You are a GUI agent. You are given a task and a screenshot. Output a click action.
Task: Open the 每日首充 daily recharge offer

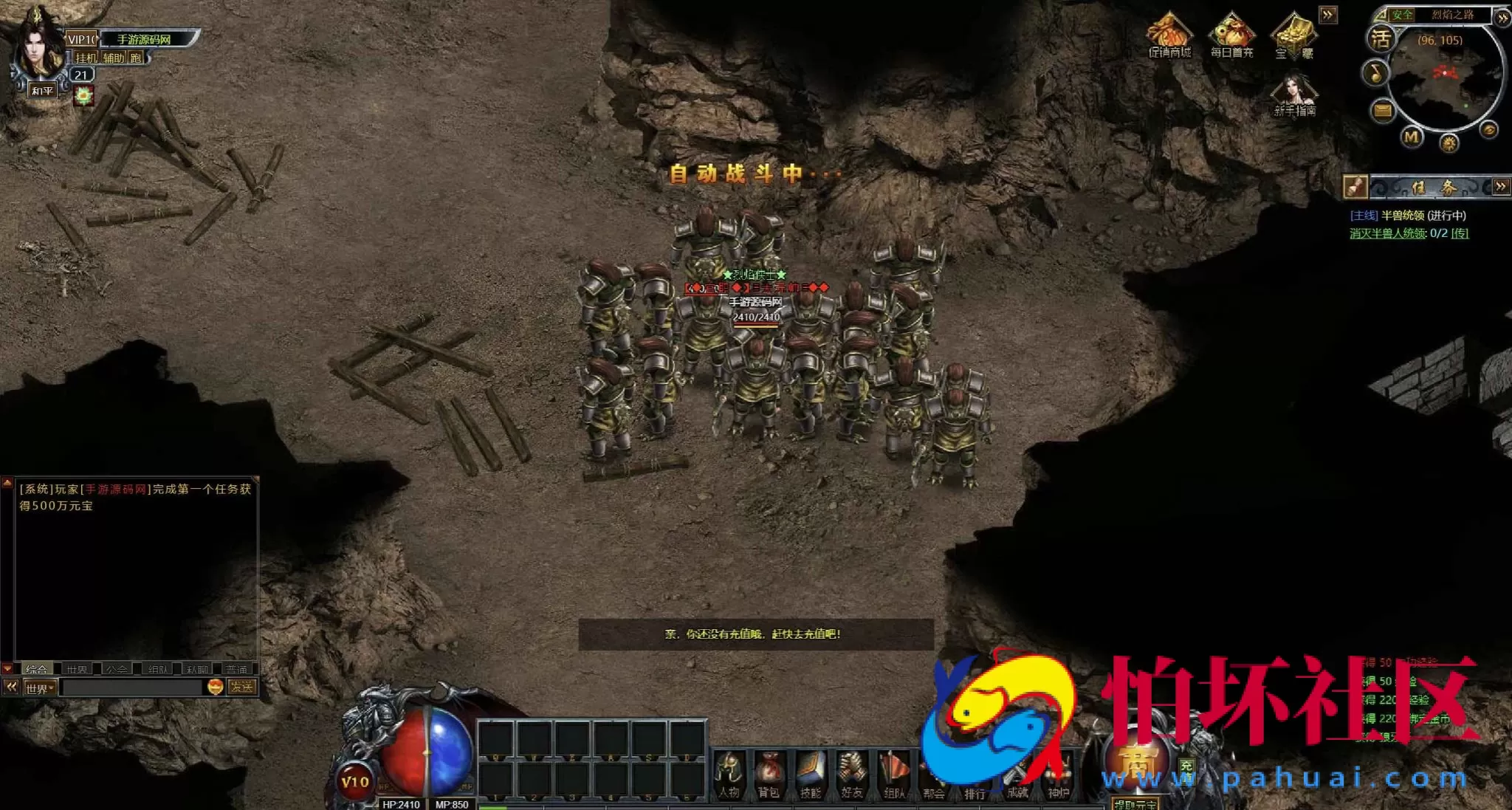tap(1231, 34)
